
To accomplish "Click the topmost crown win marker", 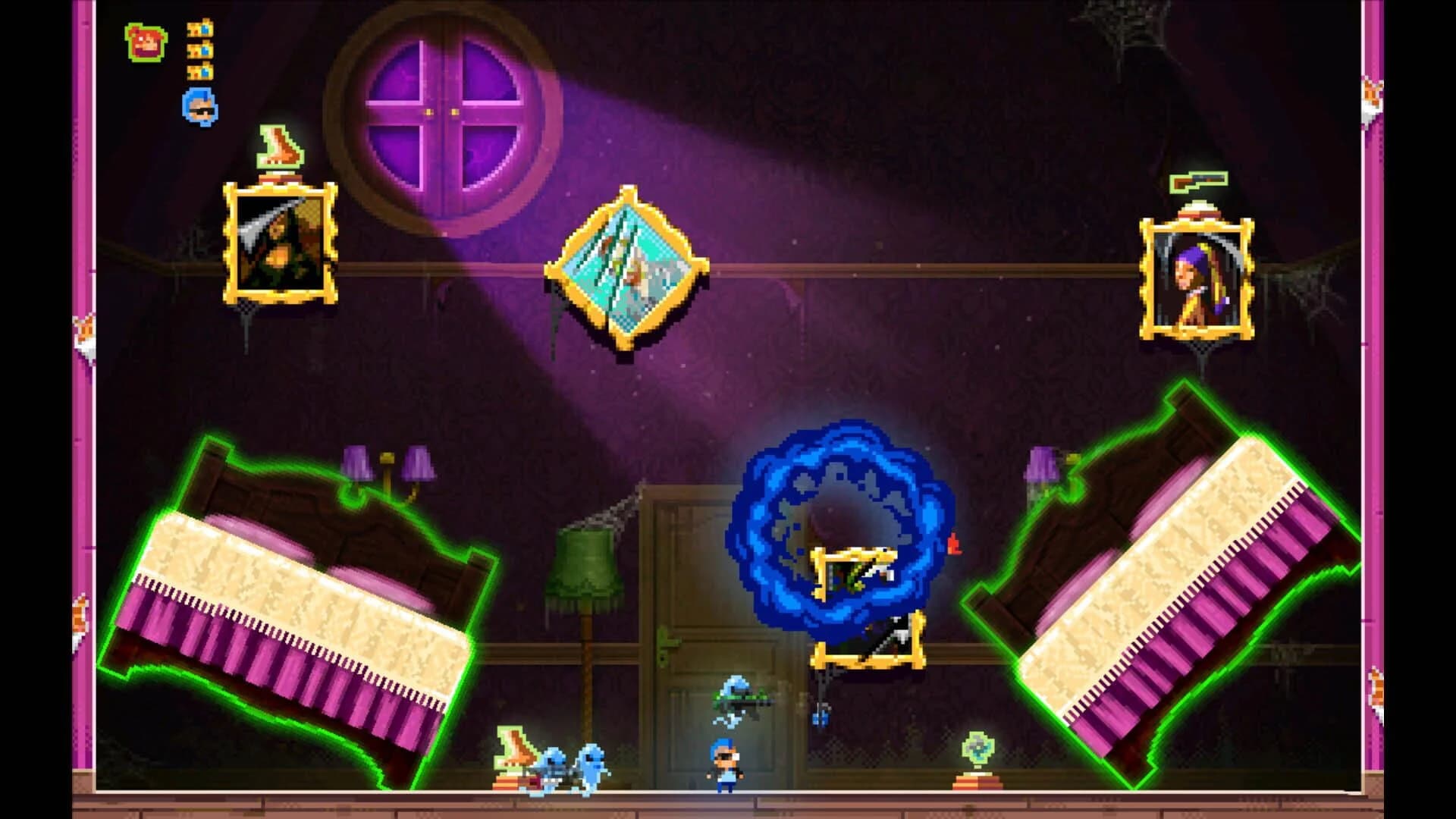I will [199, 27].
